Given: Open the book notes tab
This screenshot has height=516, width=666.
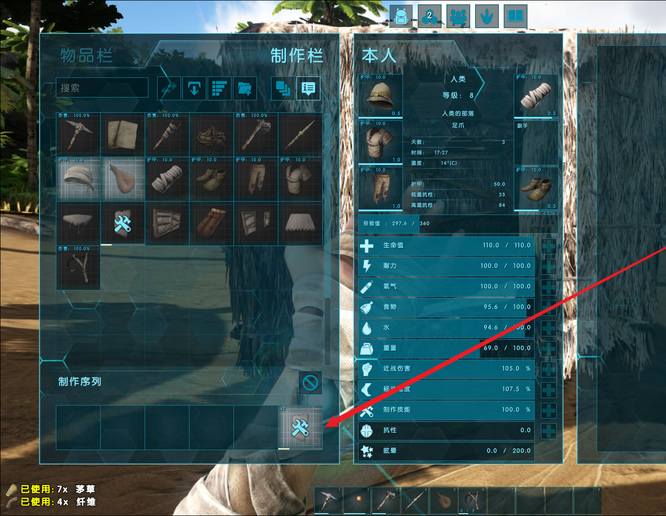Looking at the screenshot, I should coord(515,16).
